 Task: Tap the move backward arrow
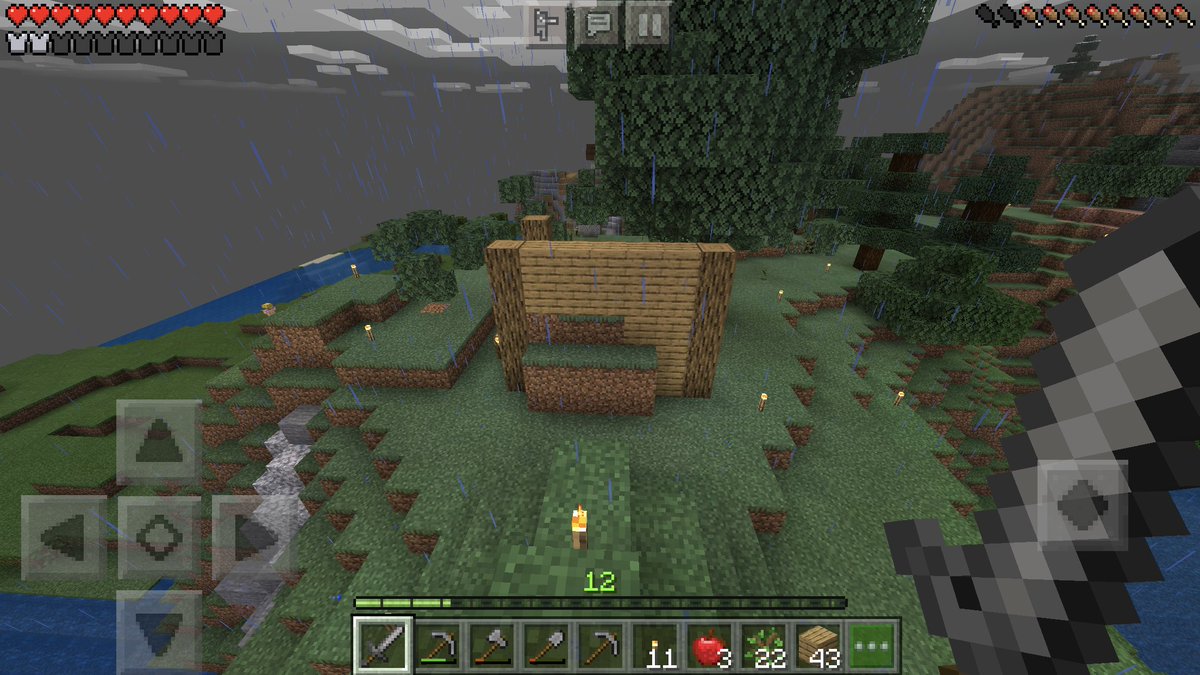(158, 628)
